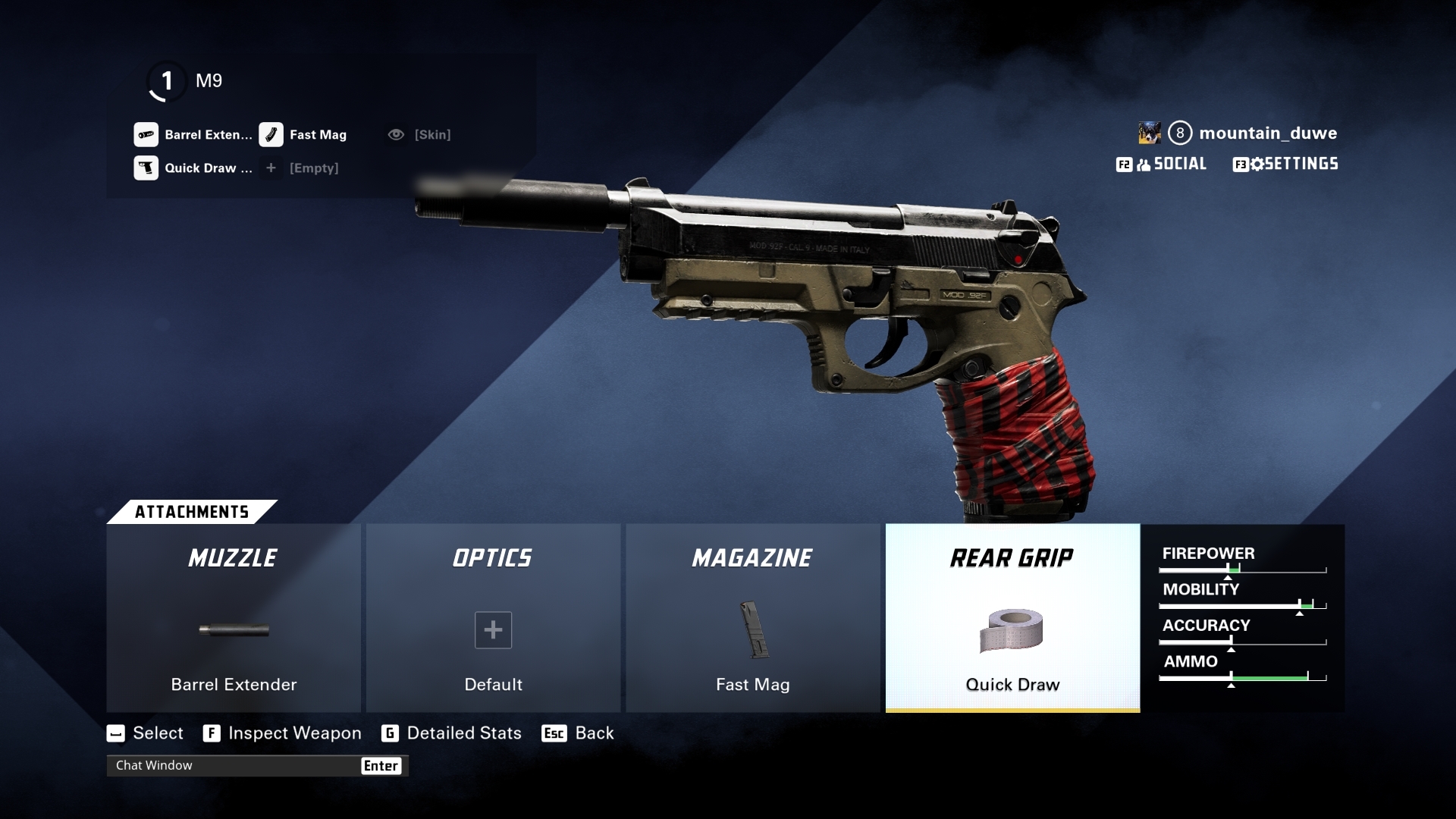Open Detailed Stats

pyautogui.click(x=452, y=733)
